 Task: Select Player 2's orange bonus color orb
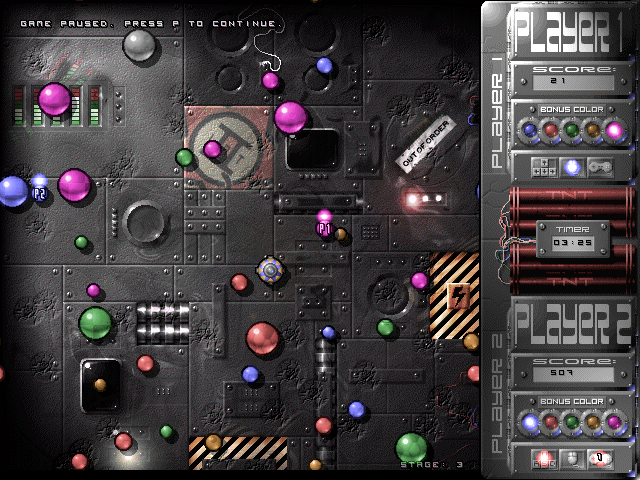coord(593,422)
